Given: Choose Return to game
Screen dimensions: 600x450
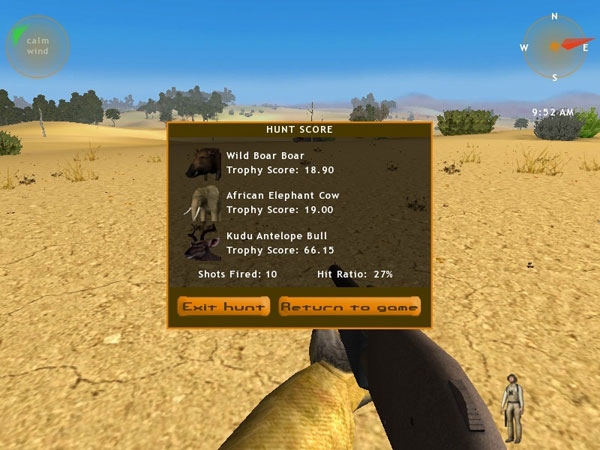Looking at the screenshot, I should [349, 306].
